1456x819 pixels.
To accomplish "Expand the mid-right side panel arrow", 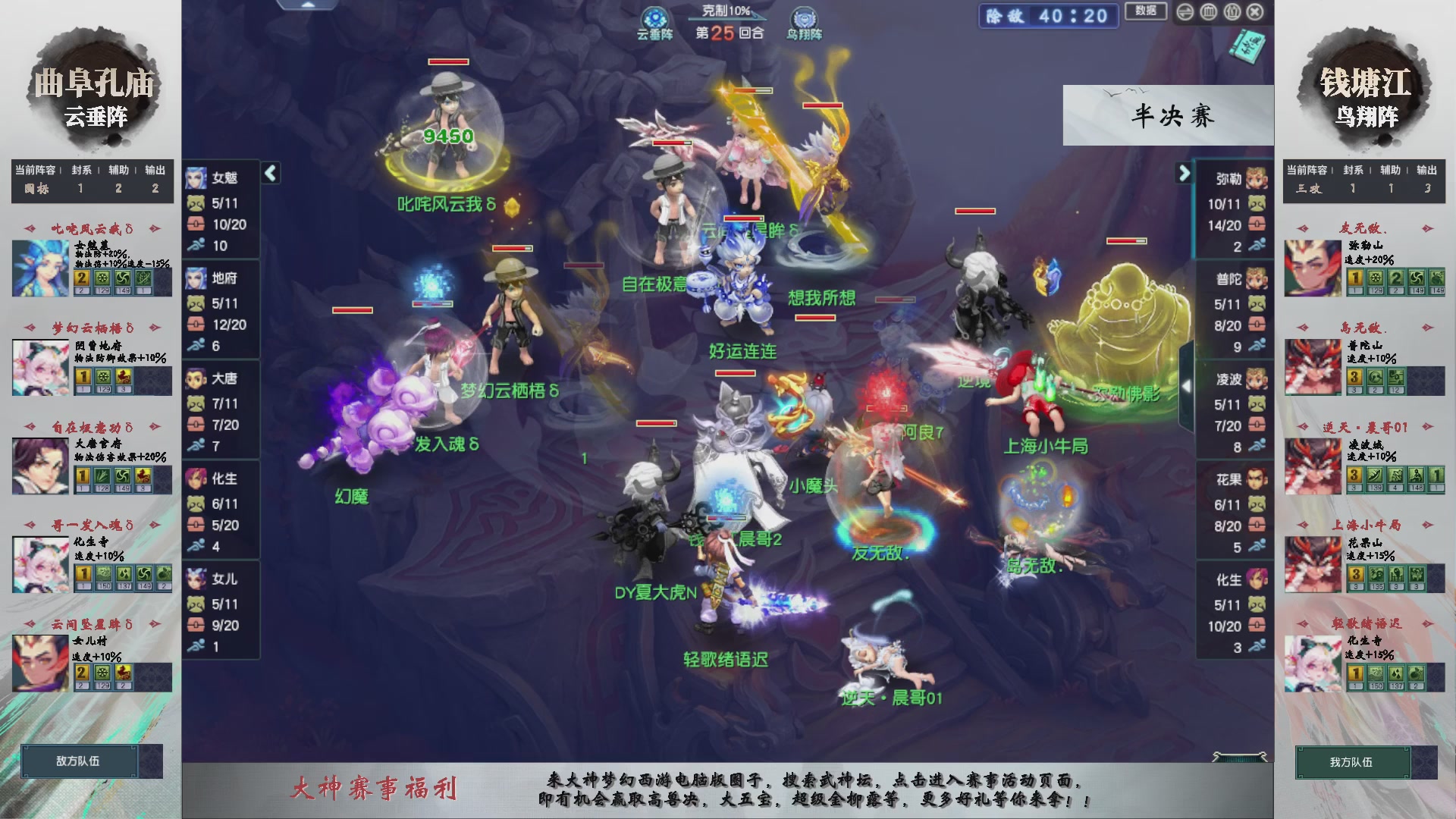I will [x=1188, y=385].
